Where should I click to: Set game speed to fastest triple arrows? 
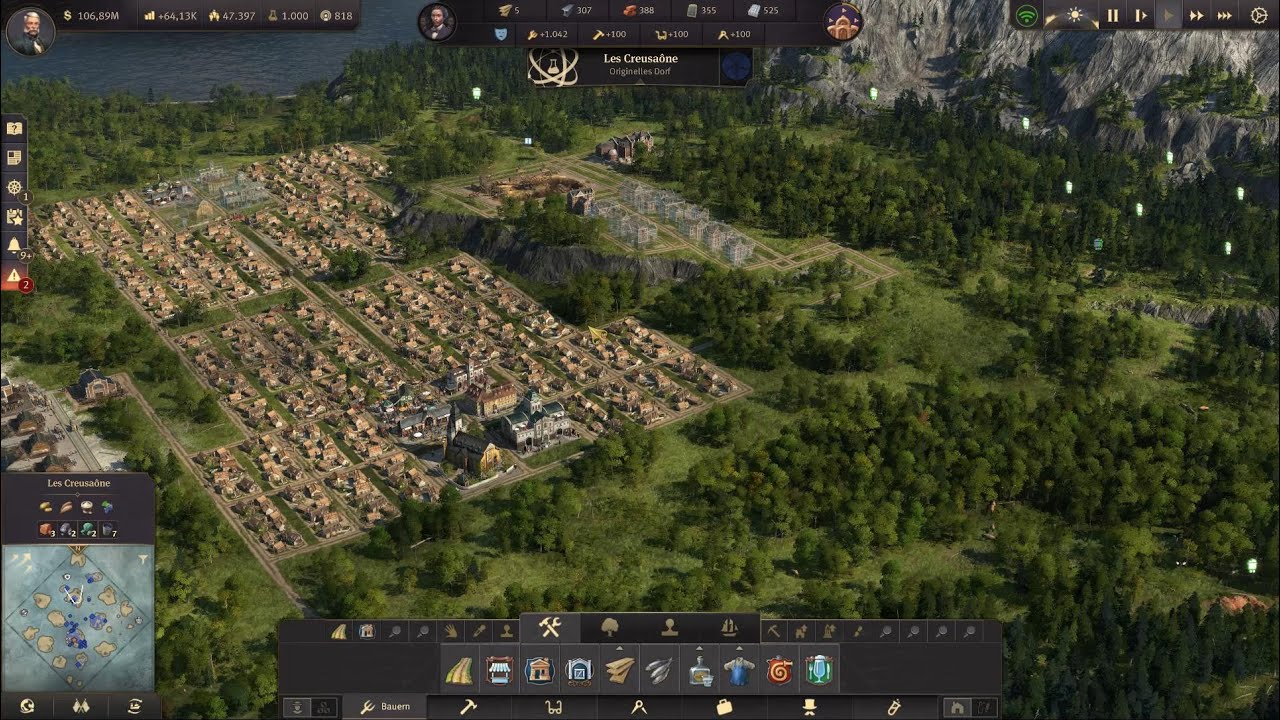click(x=1224, y=16)
